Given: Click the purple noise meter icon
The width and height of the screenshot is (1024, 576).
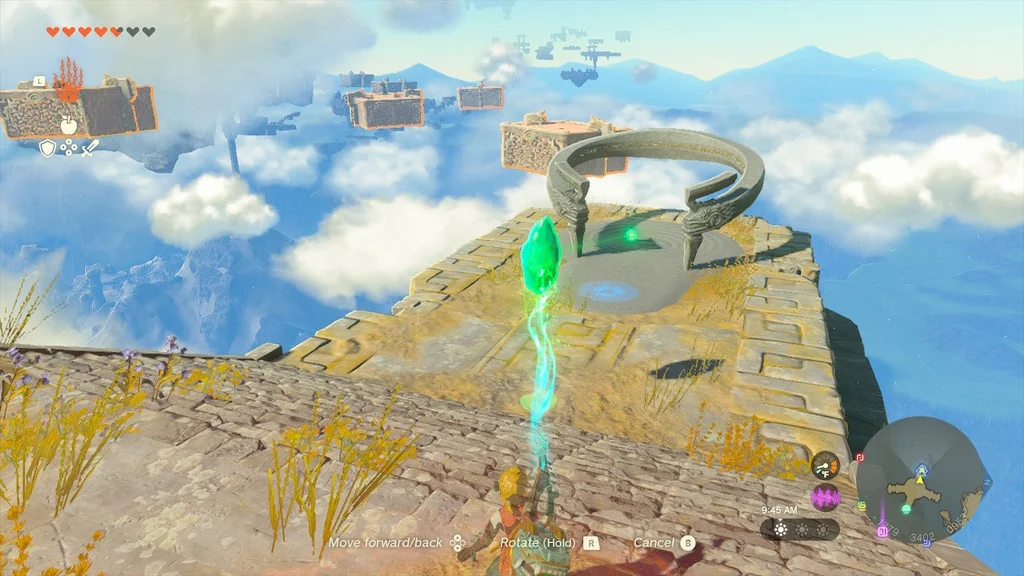Looking at the screenshot, I should point(825,498).
